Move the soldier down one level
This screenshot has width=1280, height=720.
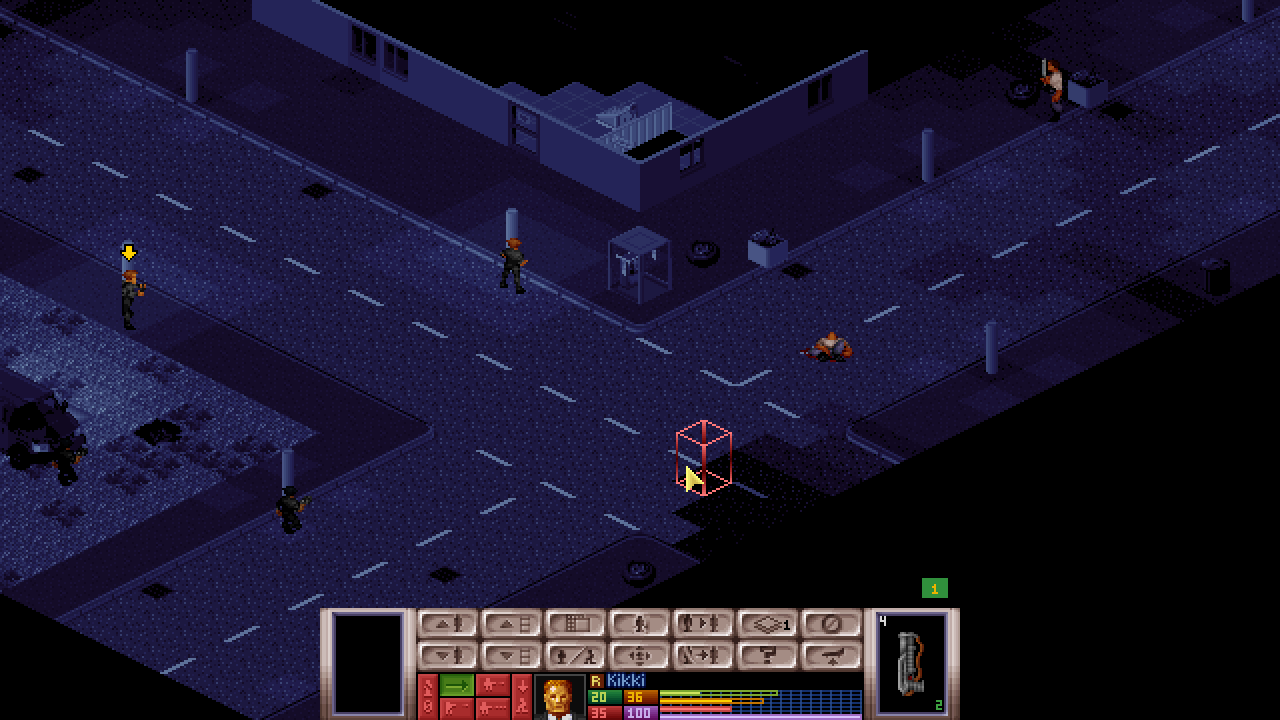447,656
